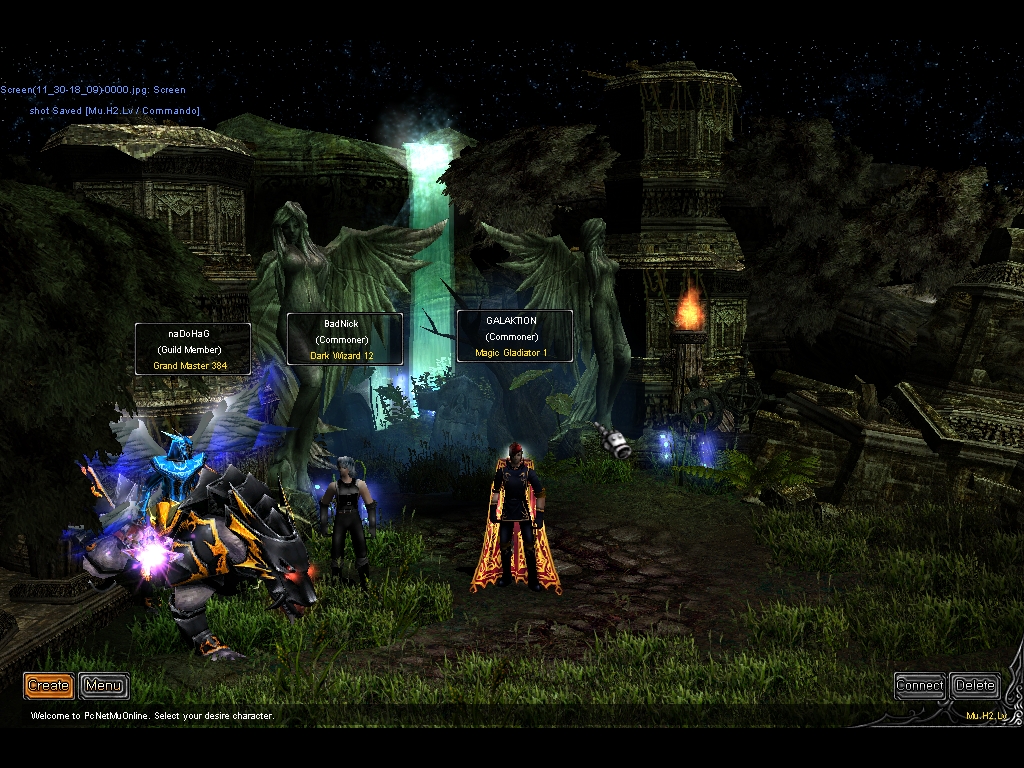Pick the GALAKTION Magic Gladiator character
The width and height of the screenshot is (1024, 768).
[516, 520]
